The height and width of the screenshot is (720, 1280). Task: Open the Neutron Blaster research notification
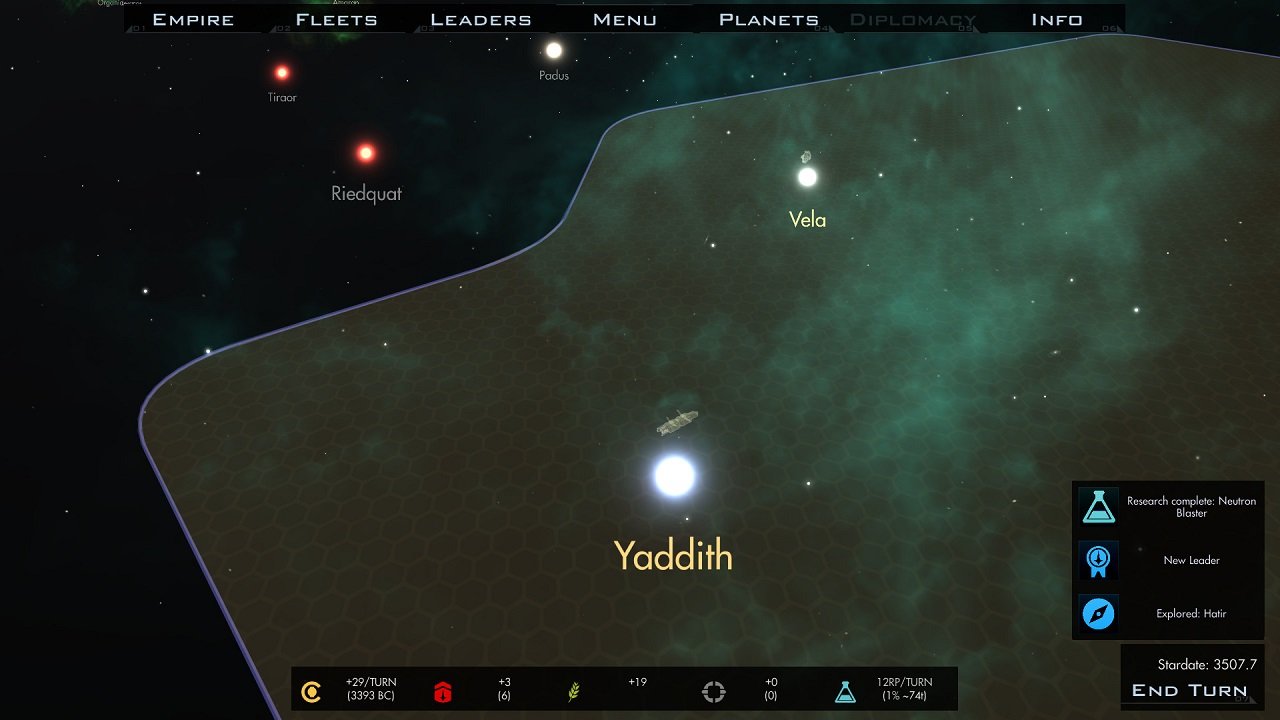coord(1168,507)
